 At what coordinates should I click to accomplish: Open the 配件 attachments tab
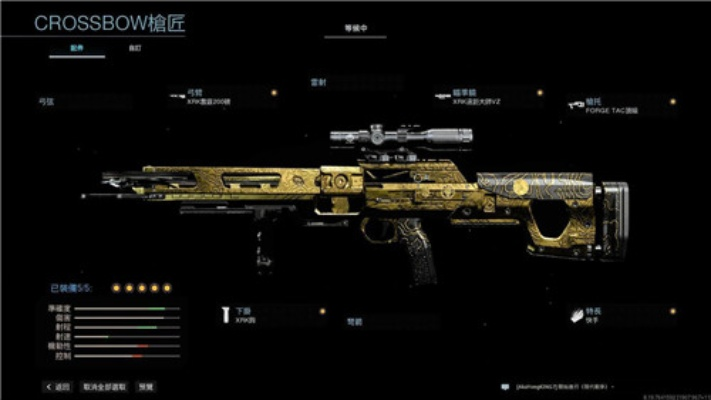point(76,48)
